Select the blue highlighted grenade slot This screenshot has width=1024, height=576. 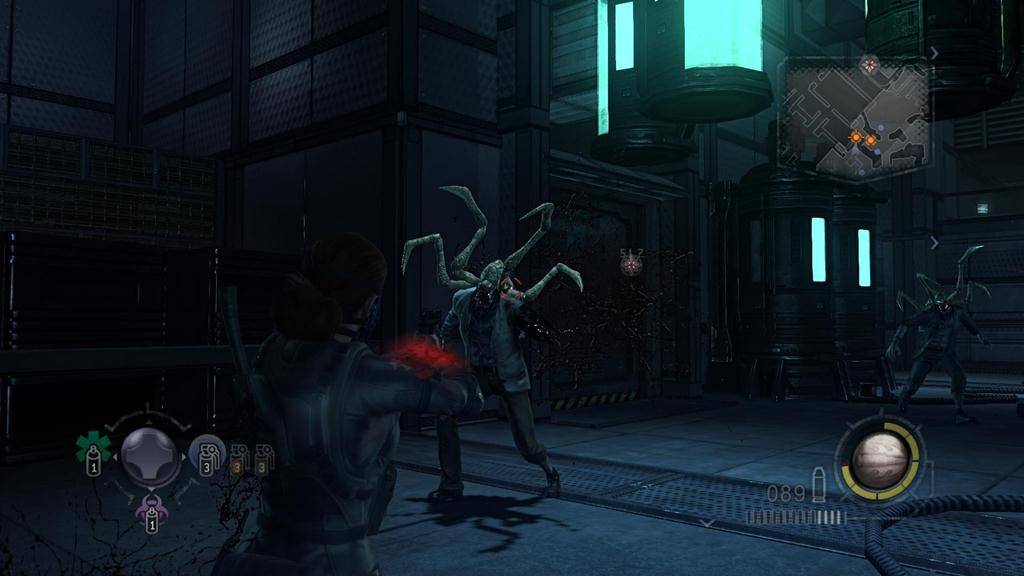pos(206,455)
